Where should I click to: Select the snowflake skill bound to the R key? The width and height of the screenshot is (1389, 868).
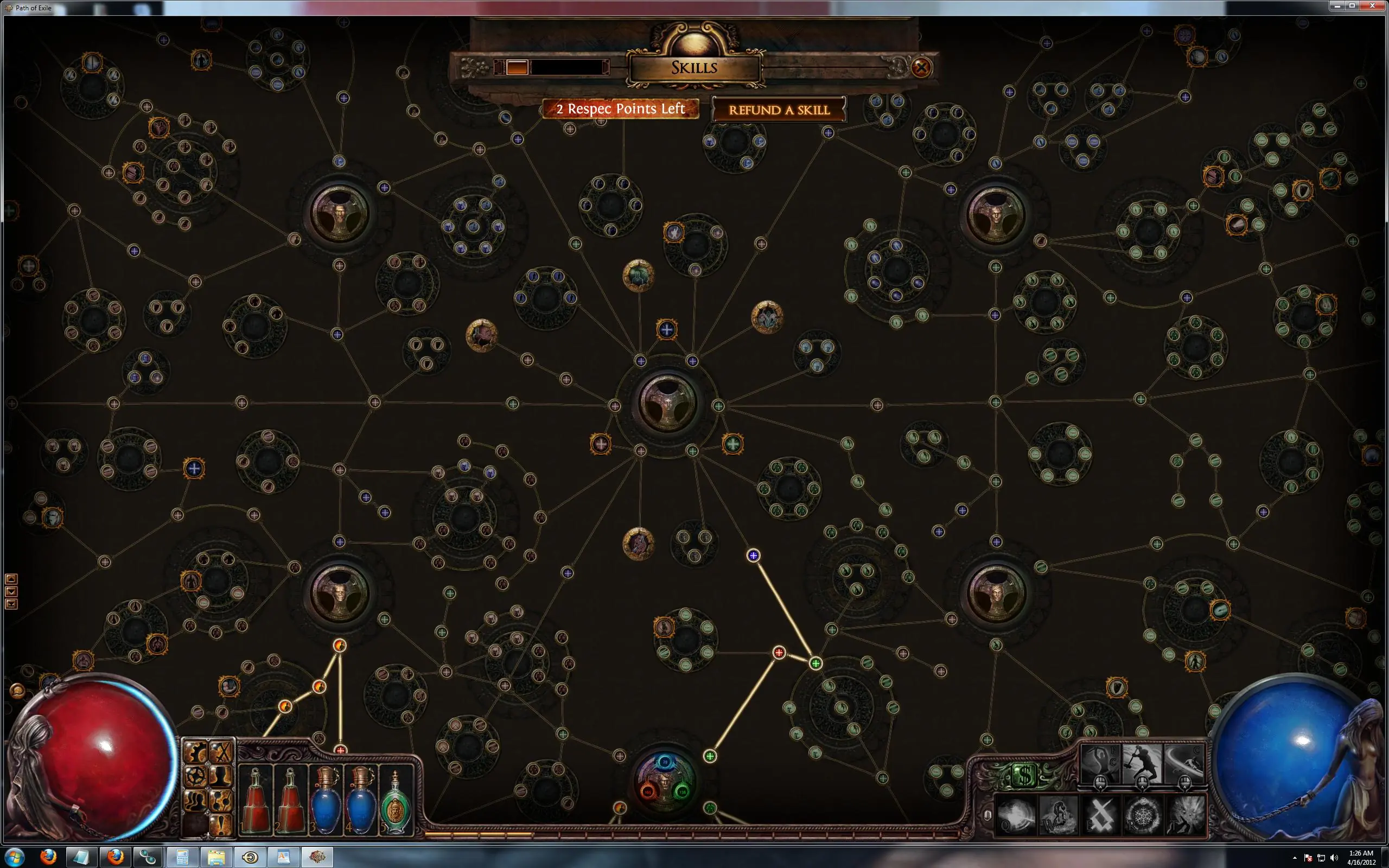point(1142,815)
